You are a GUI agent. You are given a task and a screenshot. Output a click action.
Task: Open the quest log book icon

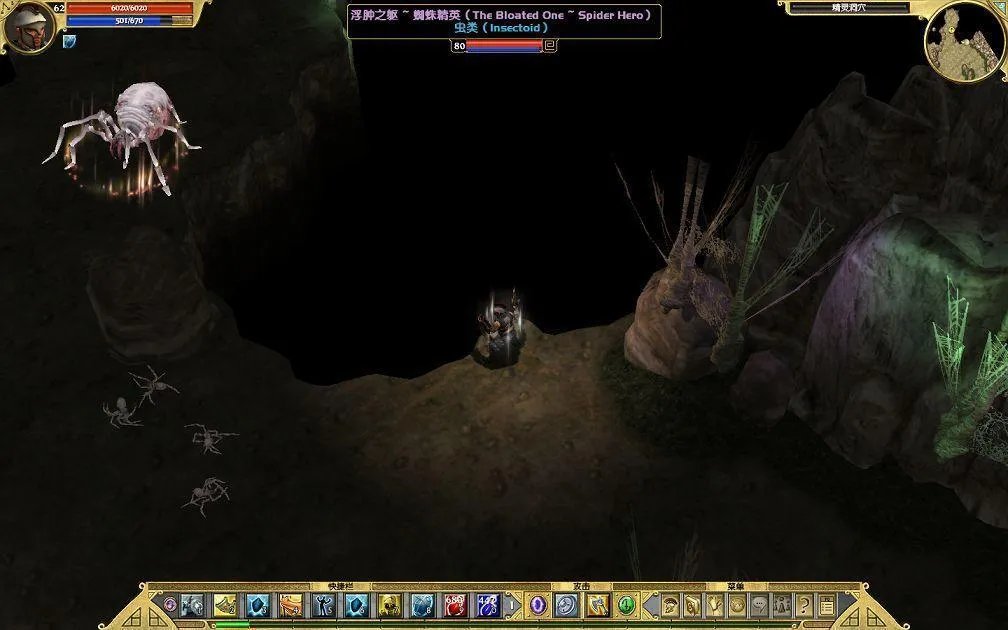click(692, 605)
